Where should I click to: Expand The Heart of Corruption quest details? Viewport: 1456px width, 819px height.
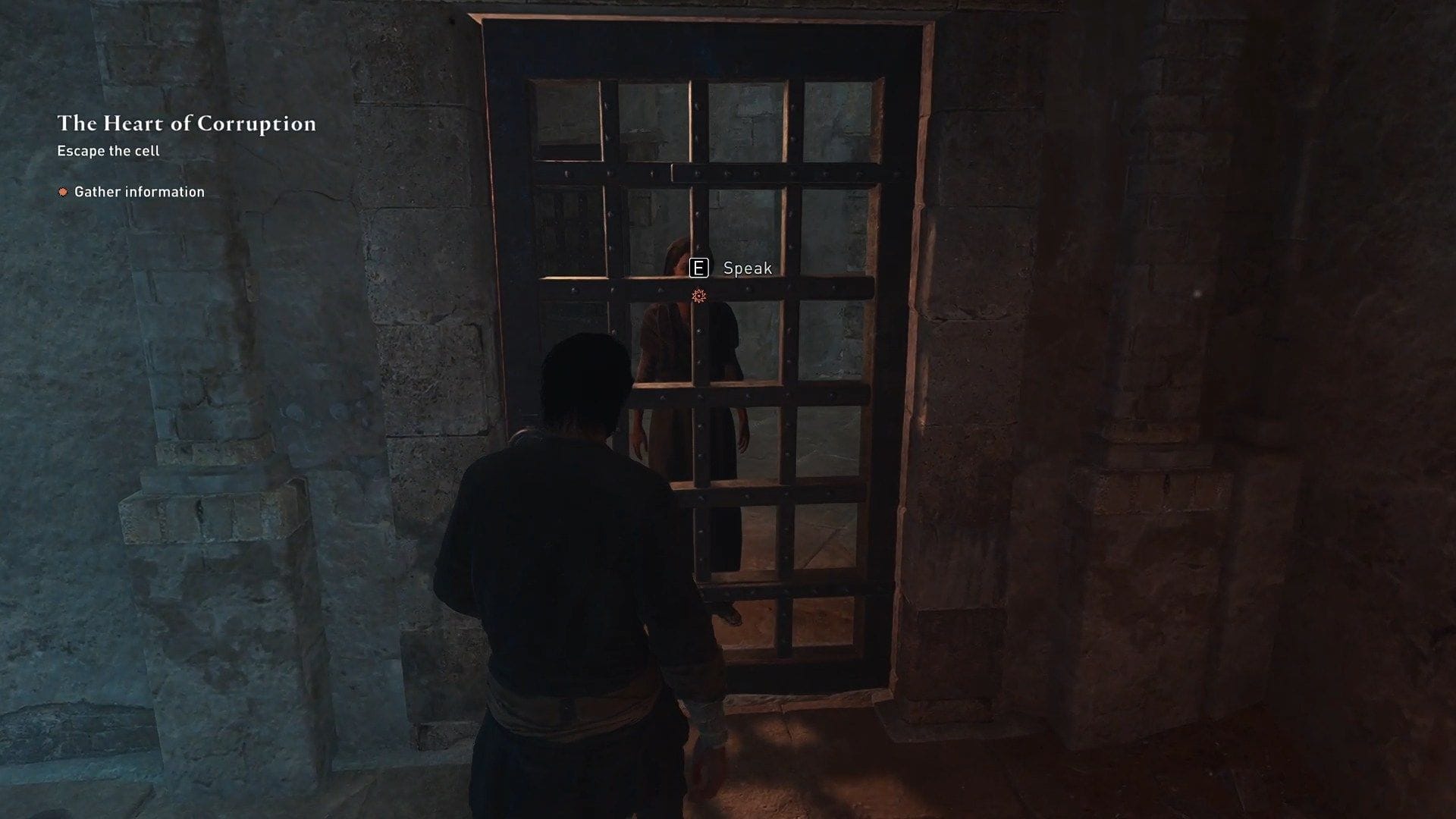[x=187, y=124]
